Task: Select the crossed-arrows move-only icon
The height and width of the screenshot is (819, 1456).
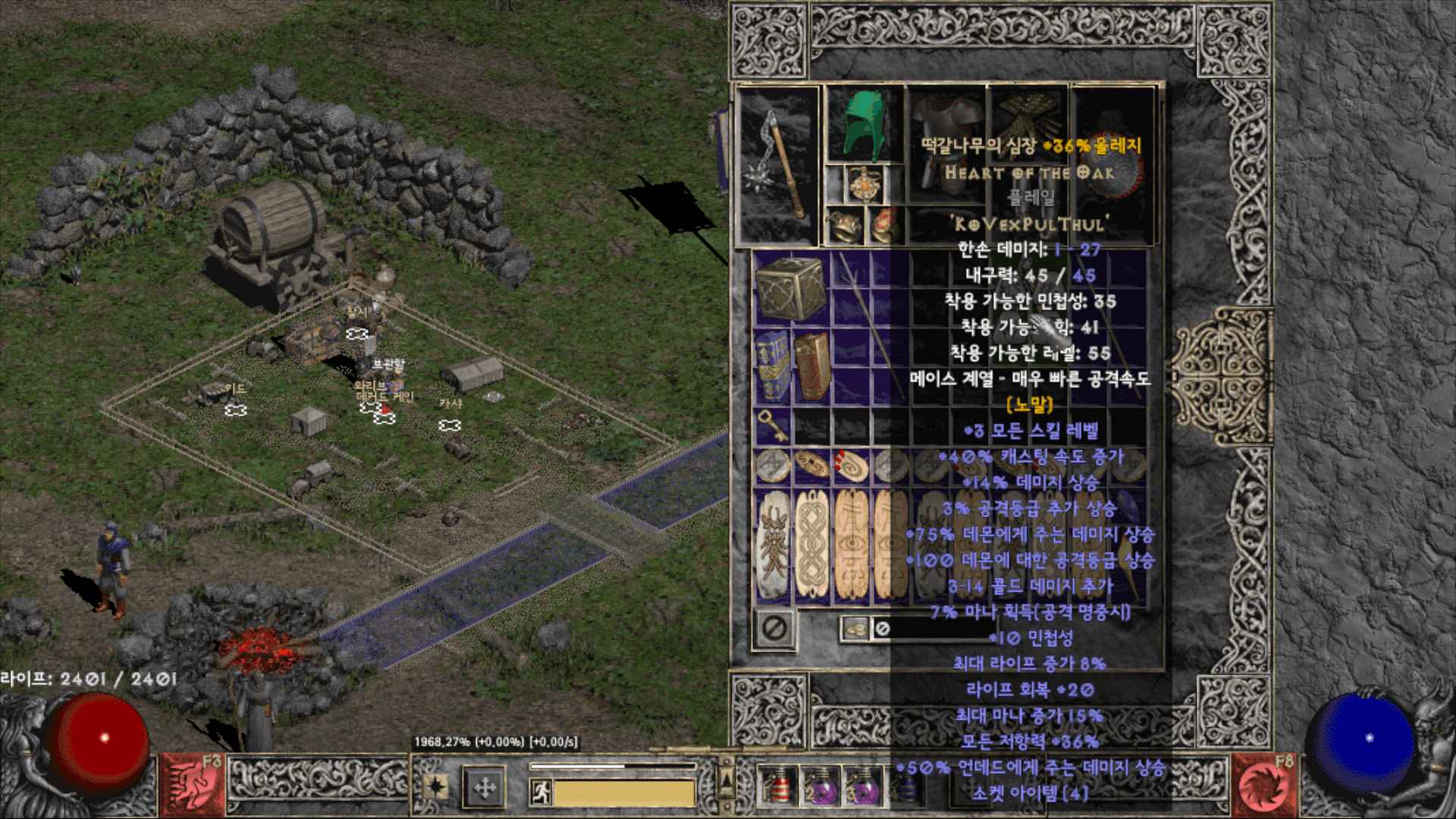Action: [x=484, y=786]
